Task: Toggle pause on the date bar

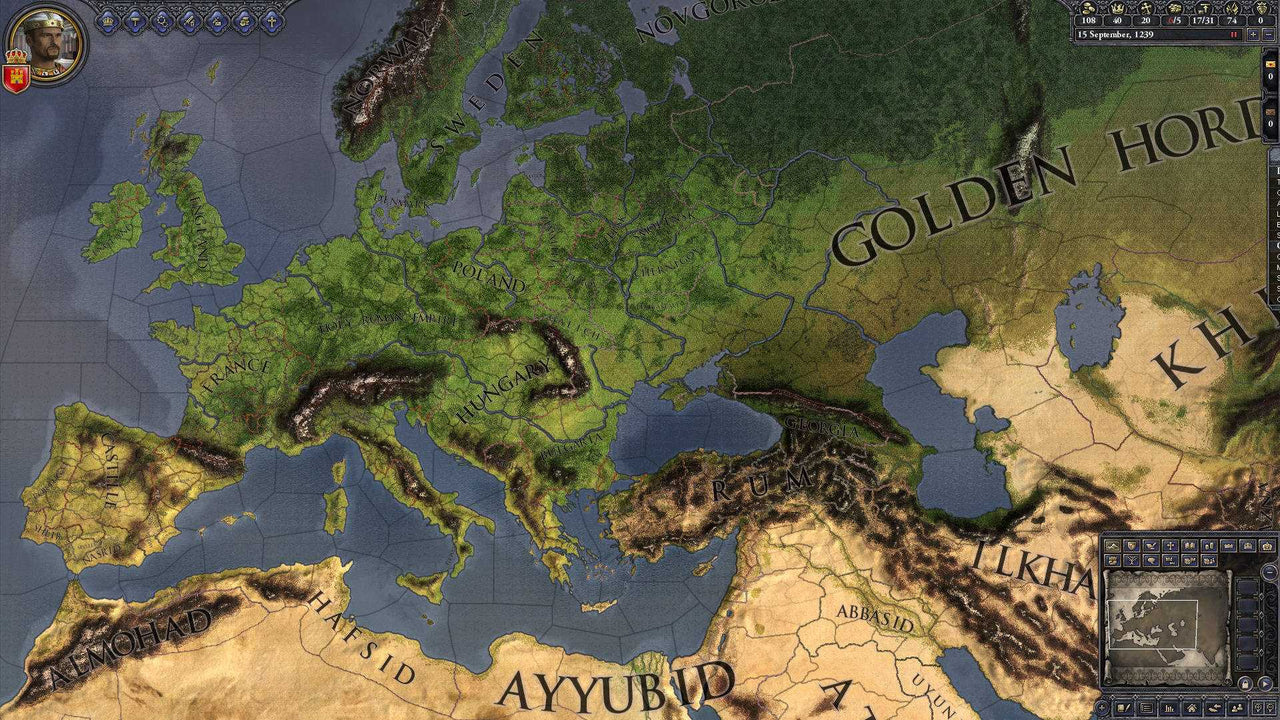Action: 1233,34
